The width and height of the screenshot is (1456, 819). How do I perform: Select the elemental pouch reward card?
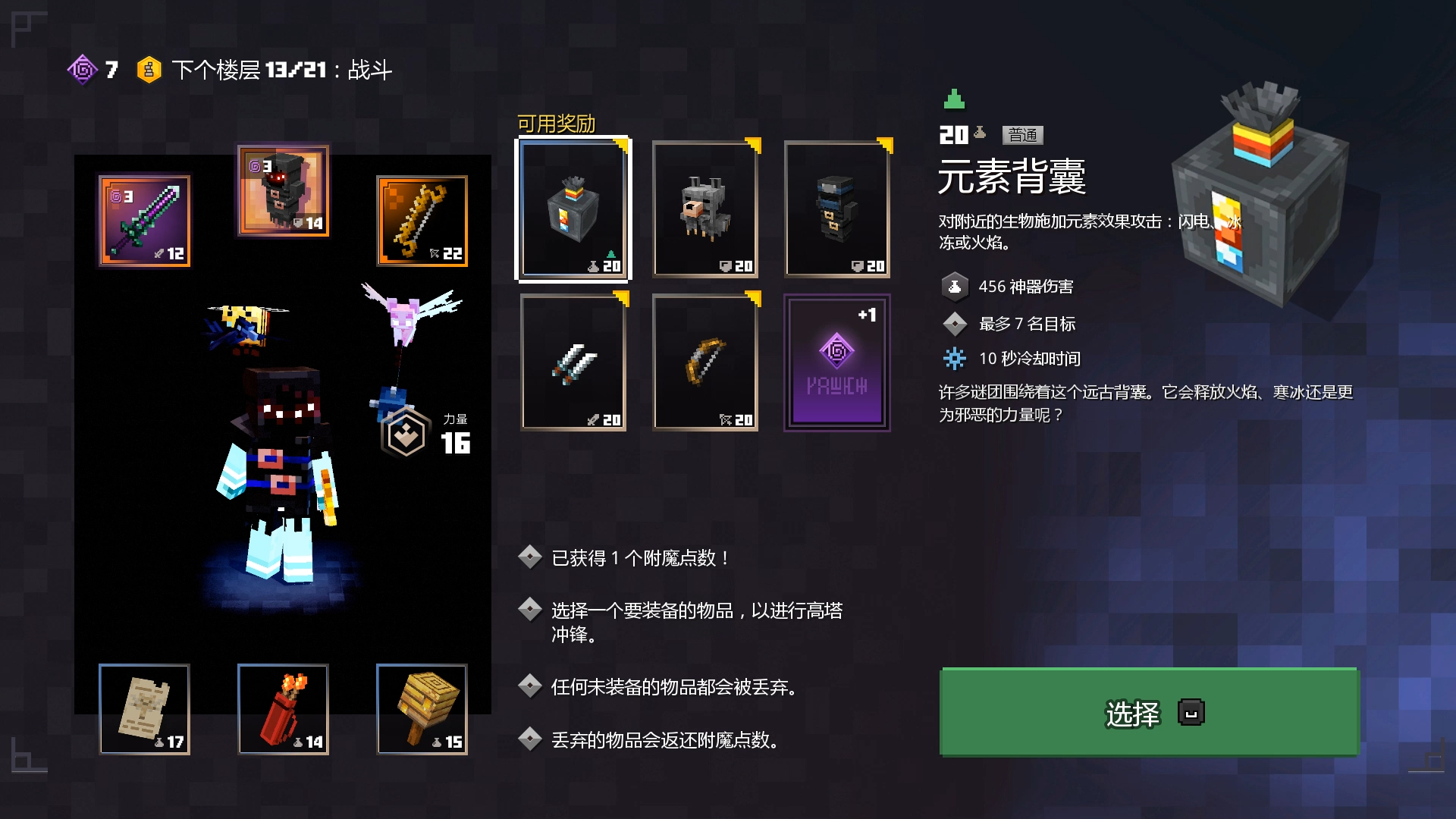coord(573,210)
